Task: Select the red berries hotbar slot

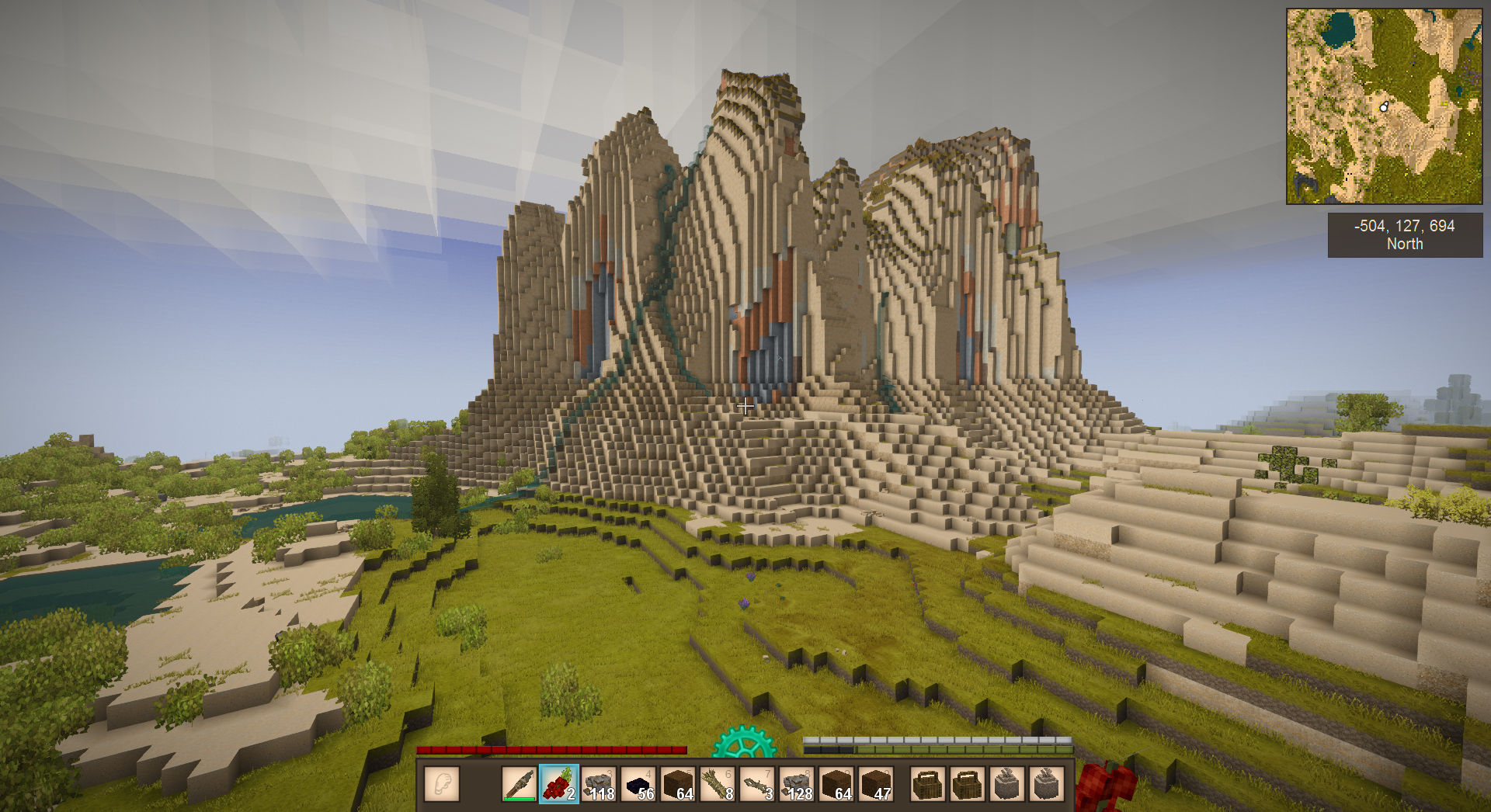Action: click(559, 783)
